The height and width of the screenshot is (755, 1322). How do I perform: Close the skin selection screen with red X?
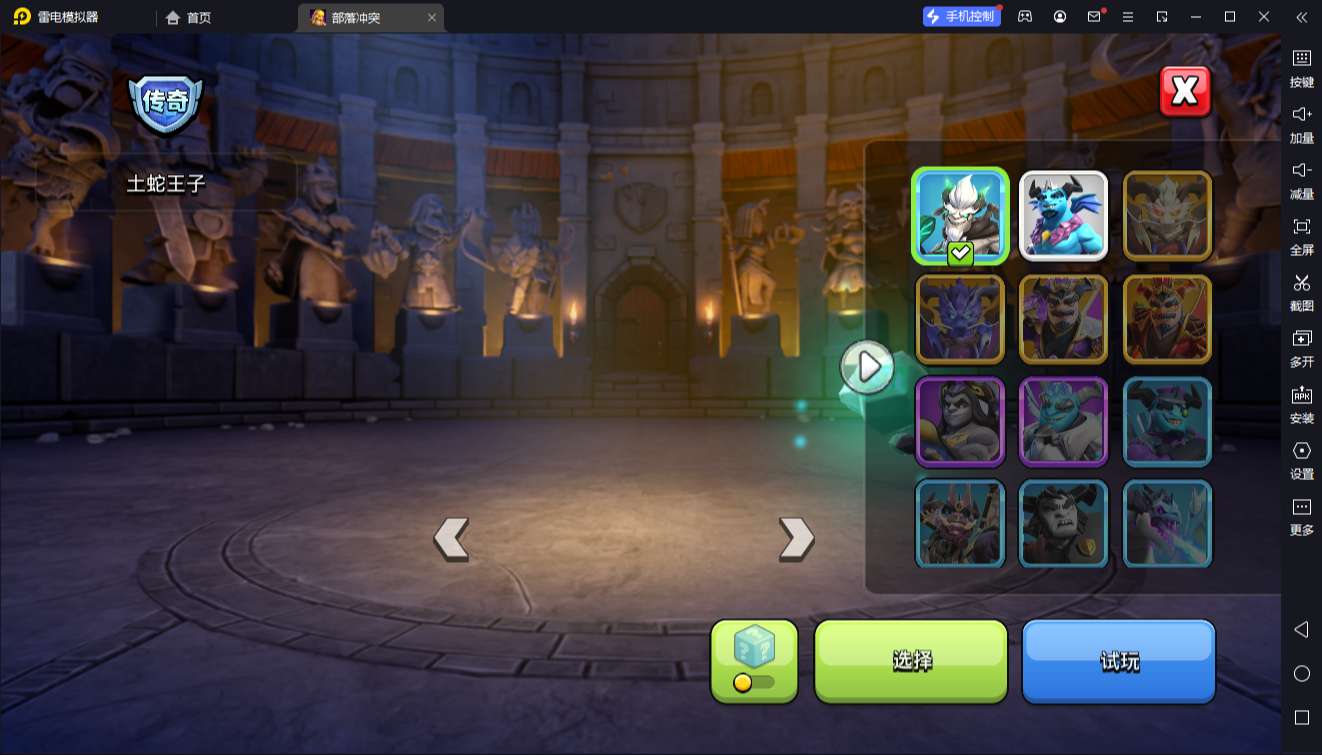click(x=1185, y=92)
